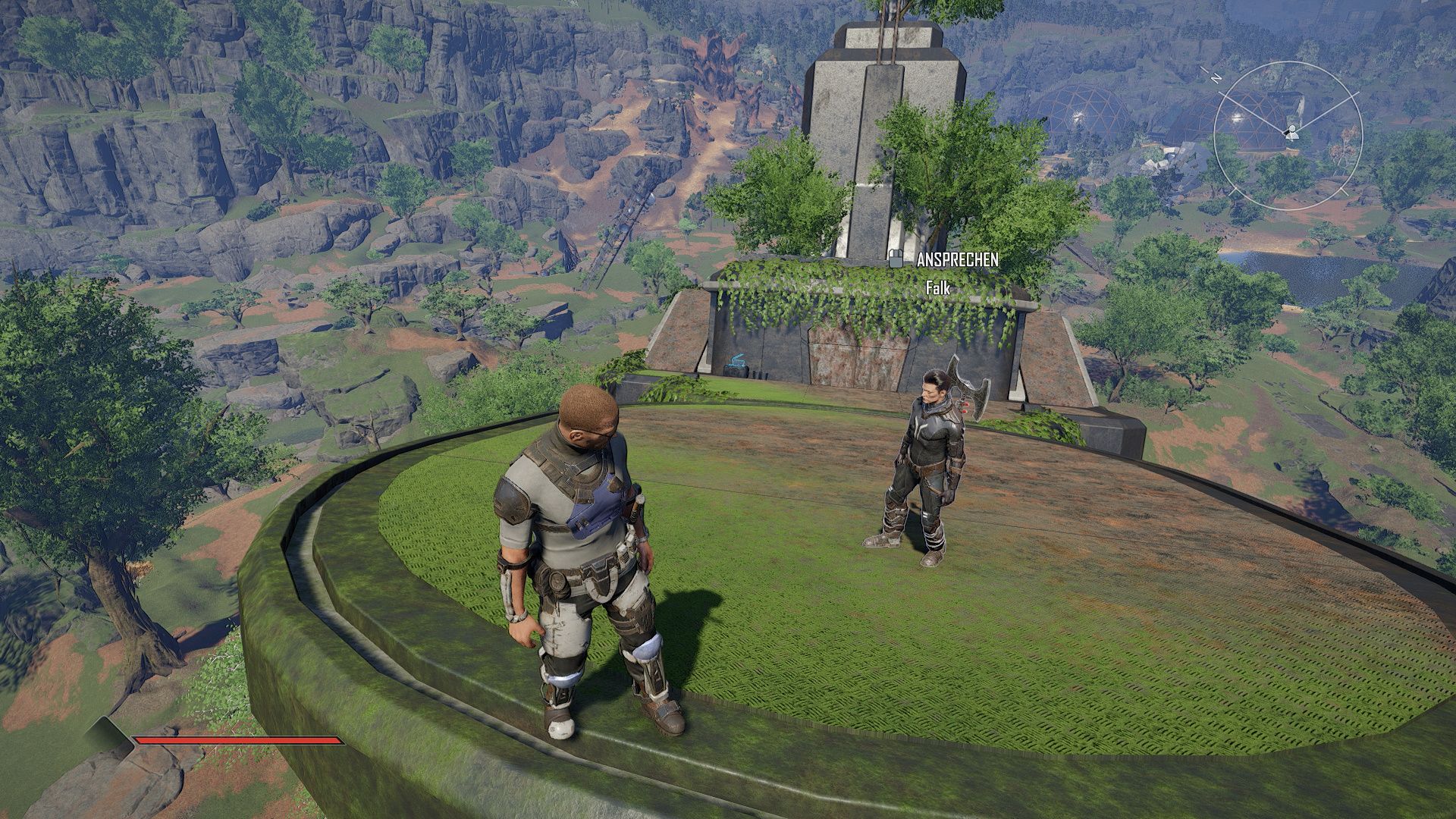Click the N north indicator on the compass
The height and width of the screenshot is (819, 1456).
tap(1216, 77)
